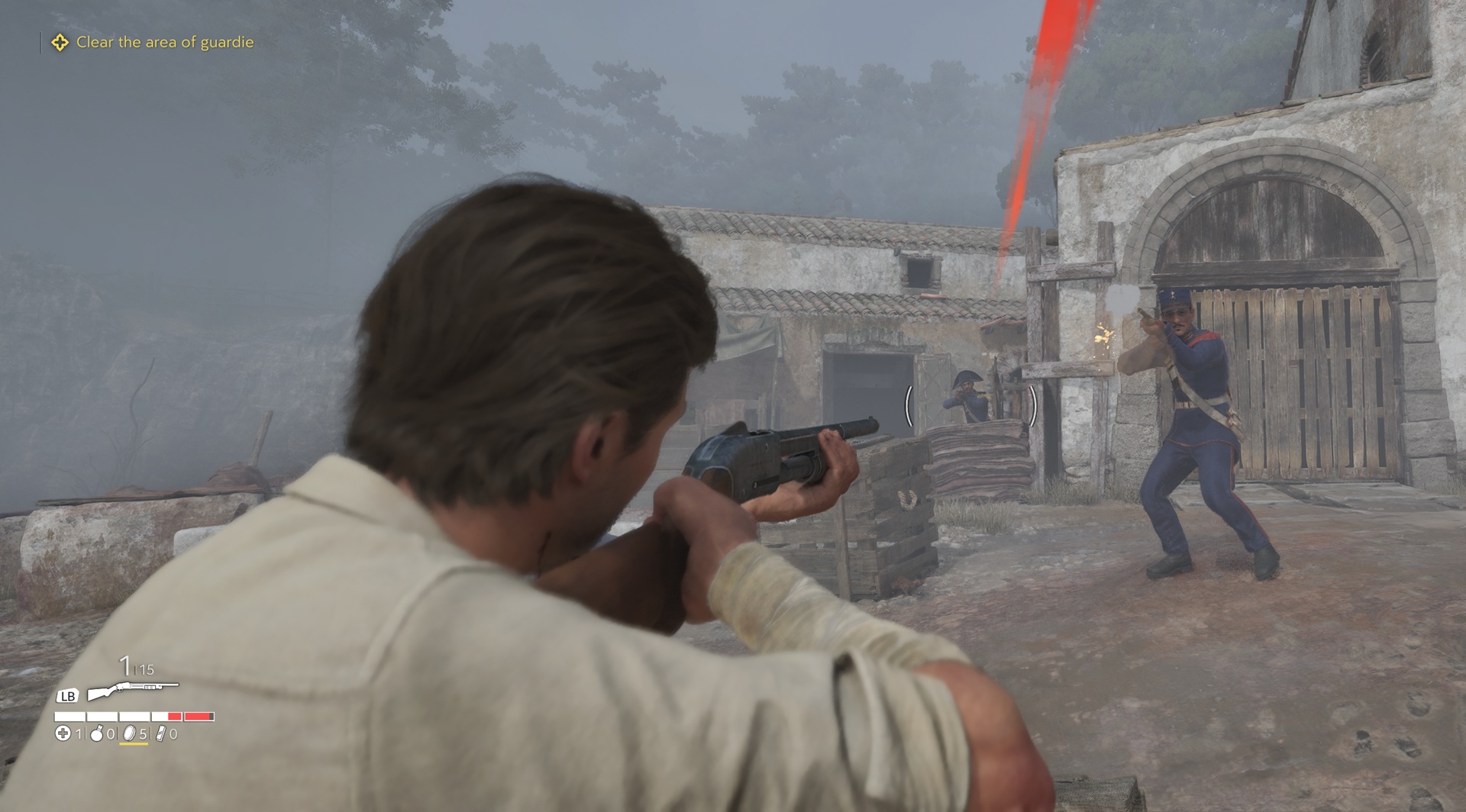Open the 'Clear the area of guardie' objective
The image size is (1466, 812).
pyautogui.click(x=164, y=43)
